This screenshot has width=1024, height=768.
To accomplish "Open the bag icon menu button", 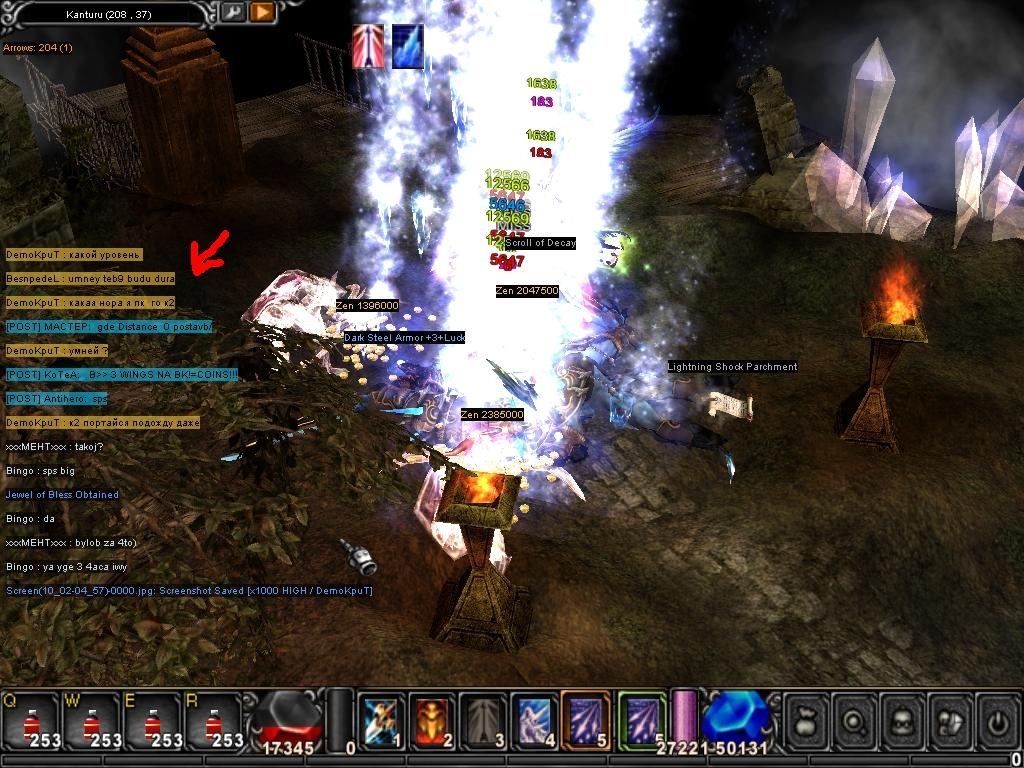I will pos(809,720).
